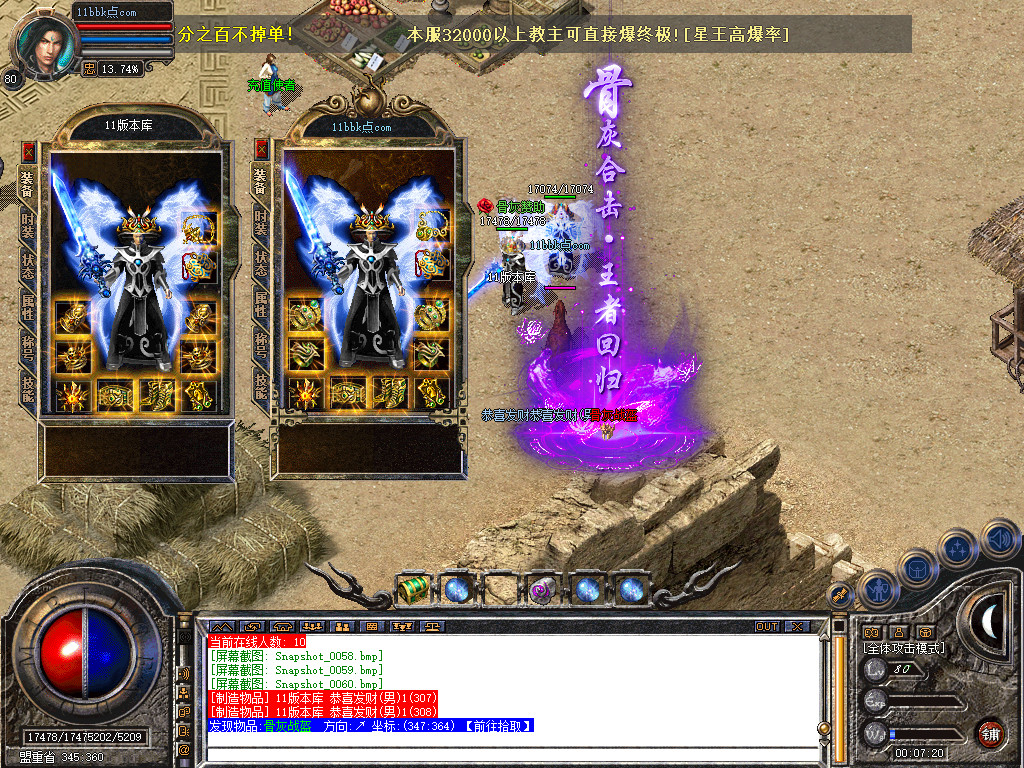1024x768 pixels.
Task: Toggle the 全体攻击模式 attack mode label
Action: tap(903, 648)
